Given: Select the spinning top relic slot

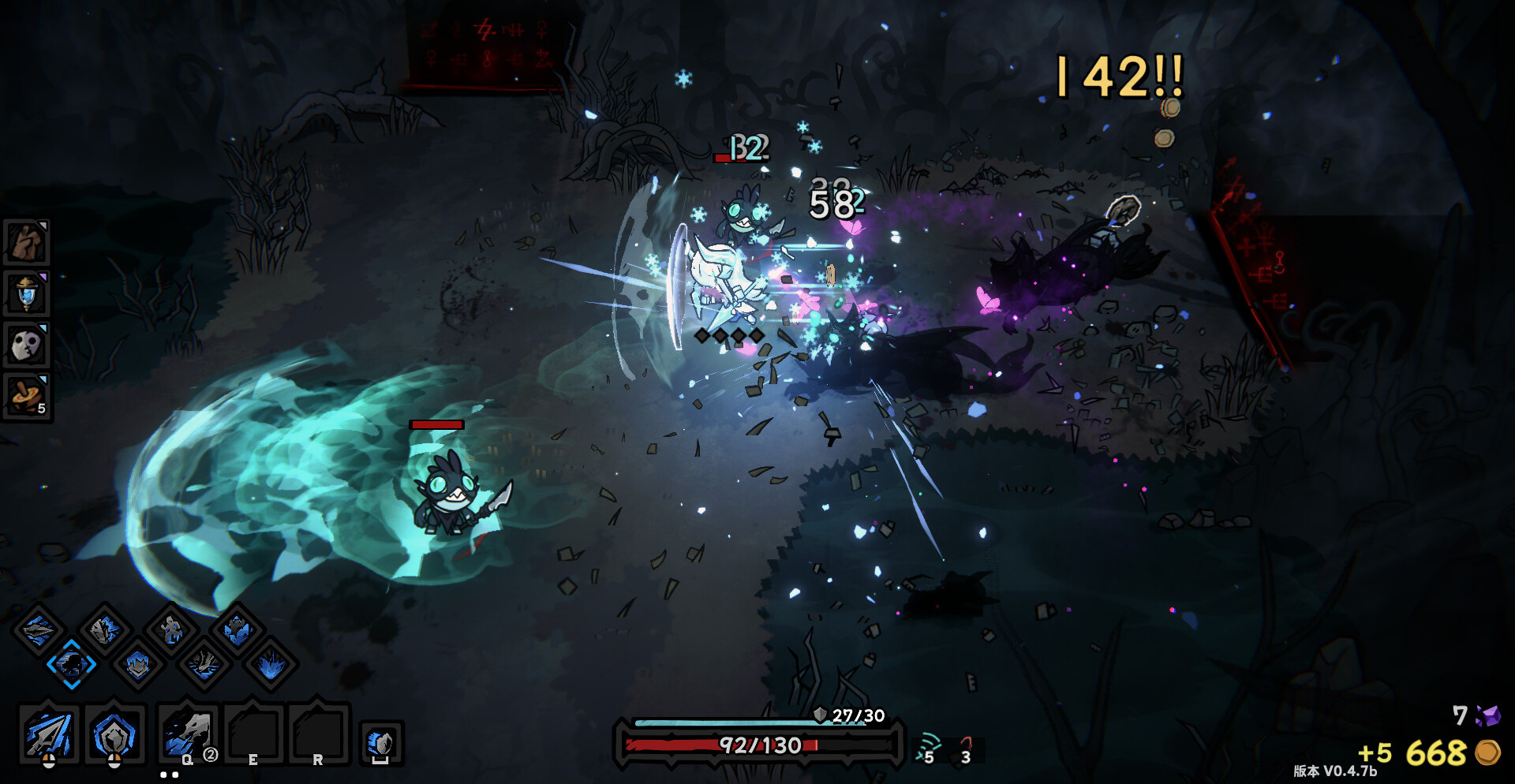Looking at the screenshot, I should tap(27, 396).
